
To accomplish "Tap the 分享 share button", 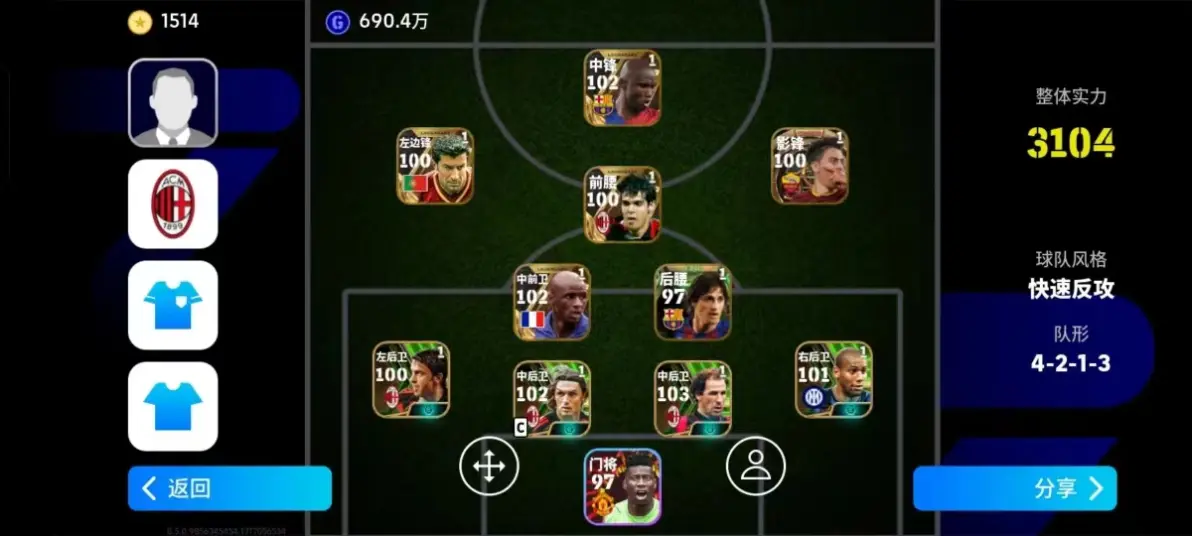I will coord(1014,488).
